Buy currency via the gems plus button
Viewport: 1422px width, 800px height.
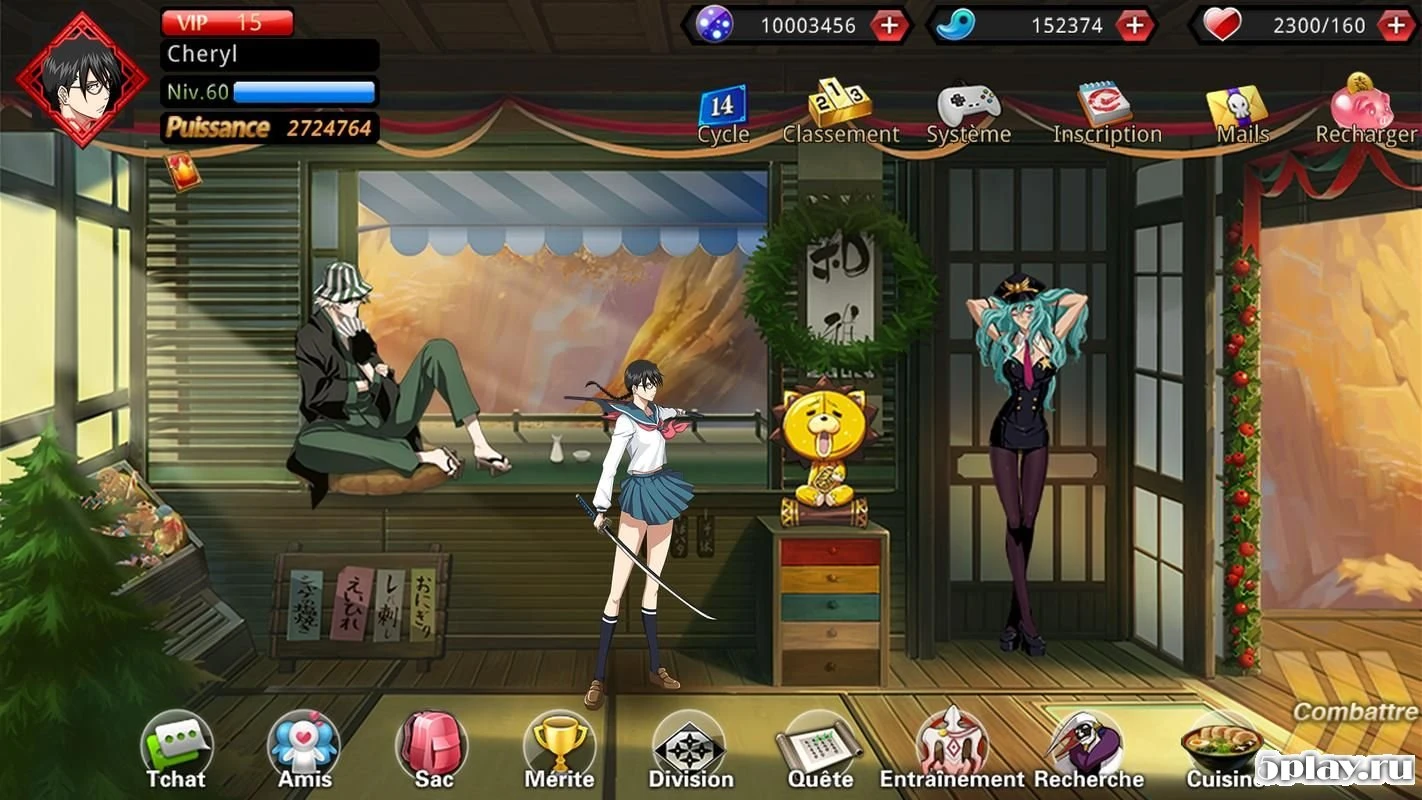888,24
